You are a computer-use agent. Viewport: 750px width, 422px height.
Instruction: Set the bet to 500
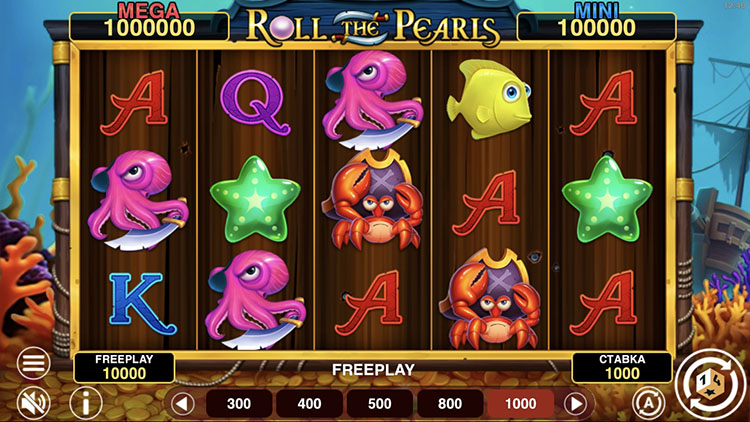click(x=379, y=404)
